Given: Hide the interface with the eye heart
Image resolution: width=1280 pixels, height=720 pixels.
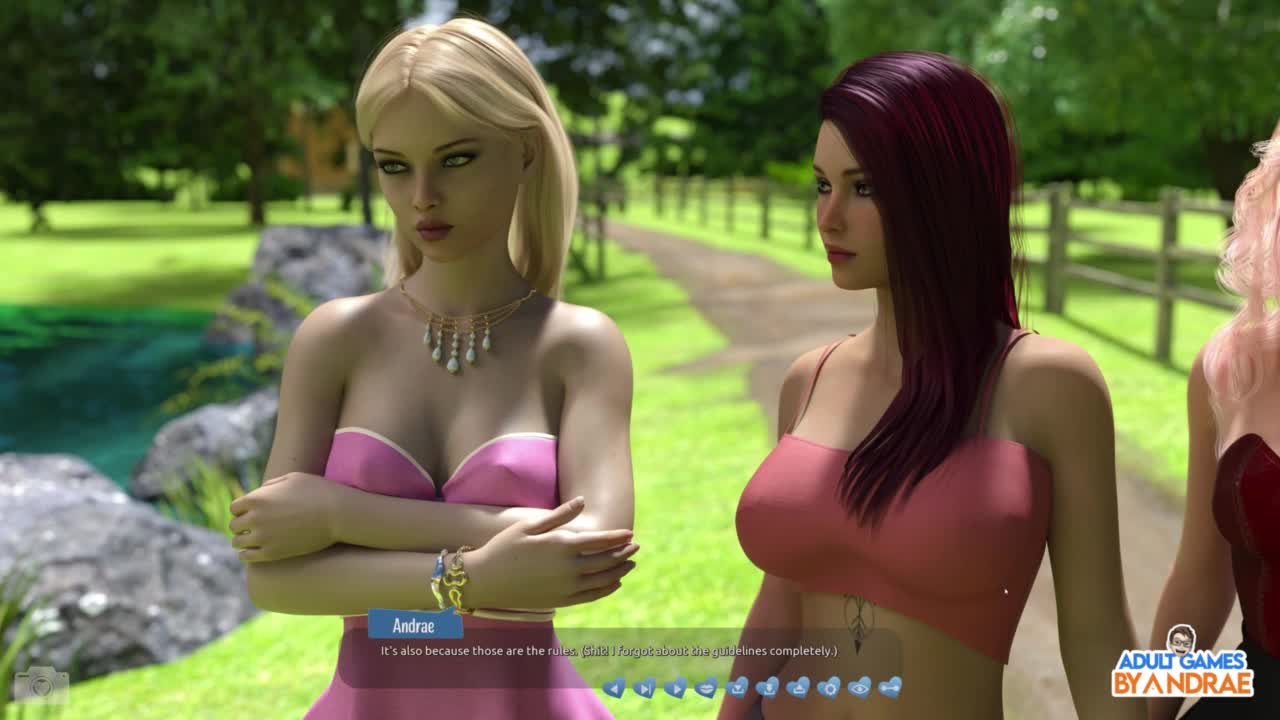Looking at the screenshot, I should tap(859, 687).
